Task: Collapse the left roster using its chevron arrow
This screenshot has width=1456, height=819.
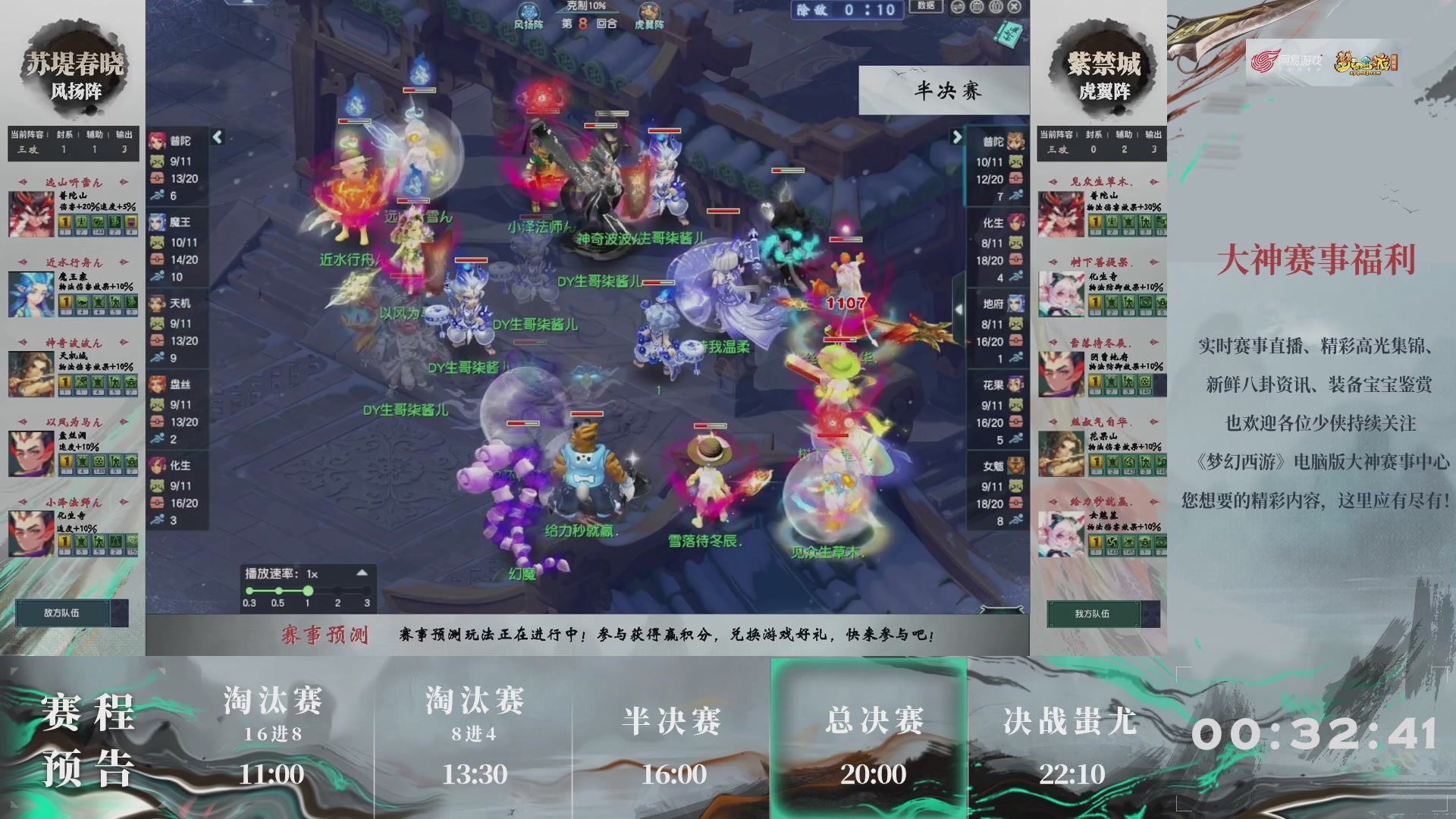Action: point(217,135)
